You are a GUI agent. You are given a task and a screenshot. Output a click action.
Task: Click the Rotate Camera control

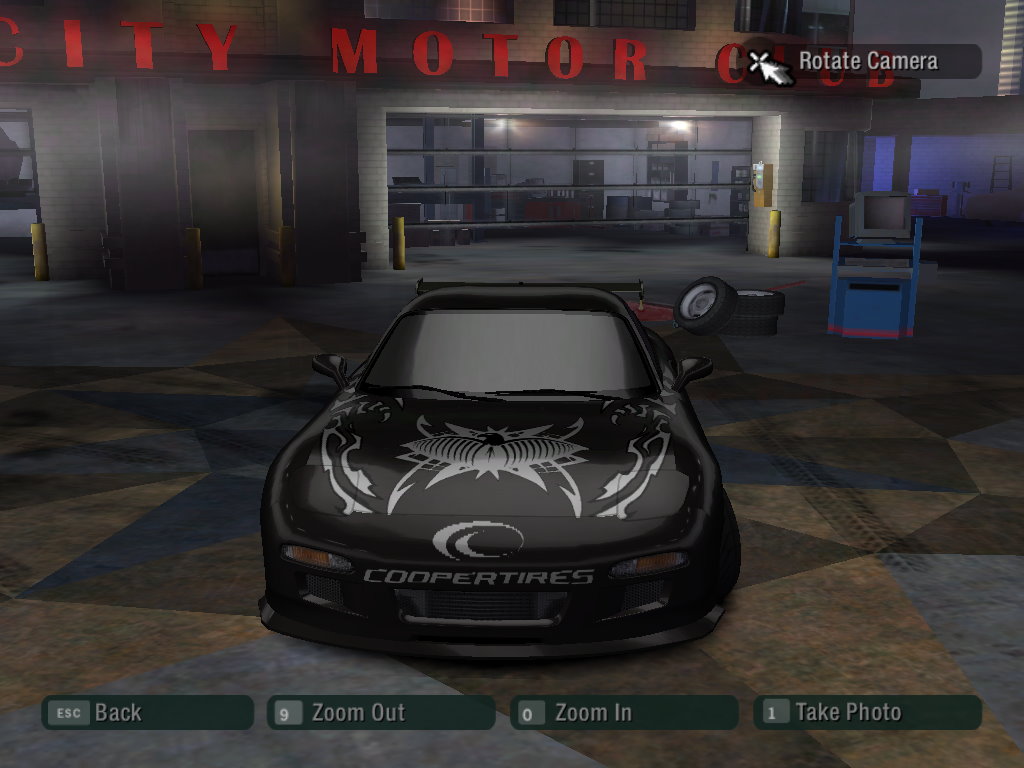(866, 61)
